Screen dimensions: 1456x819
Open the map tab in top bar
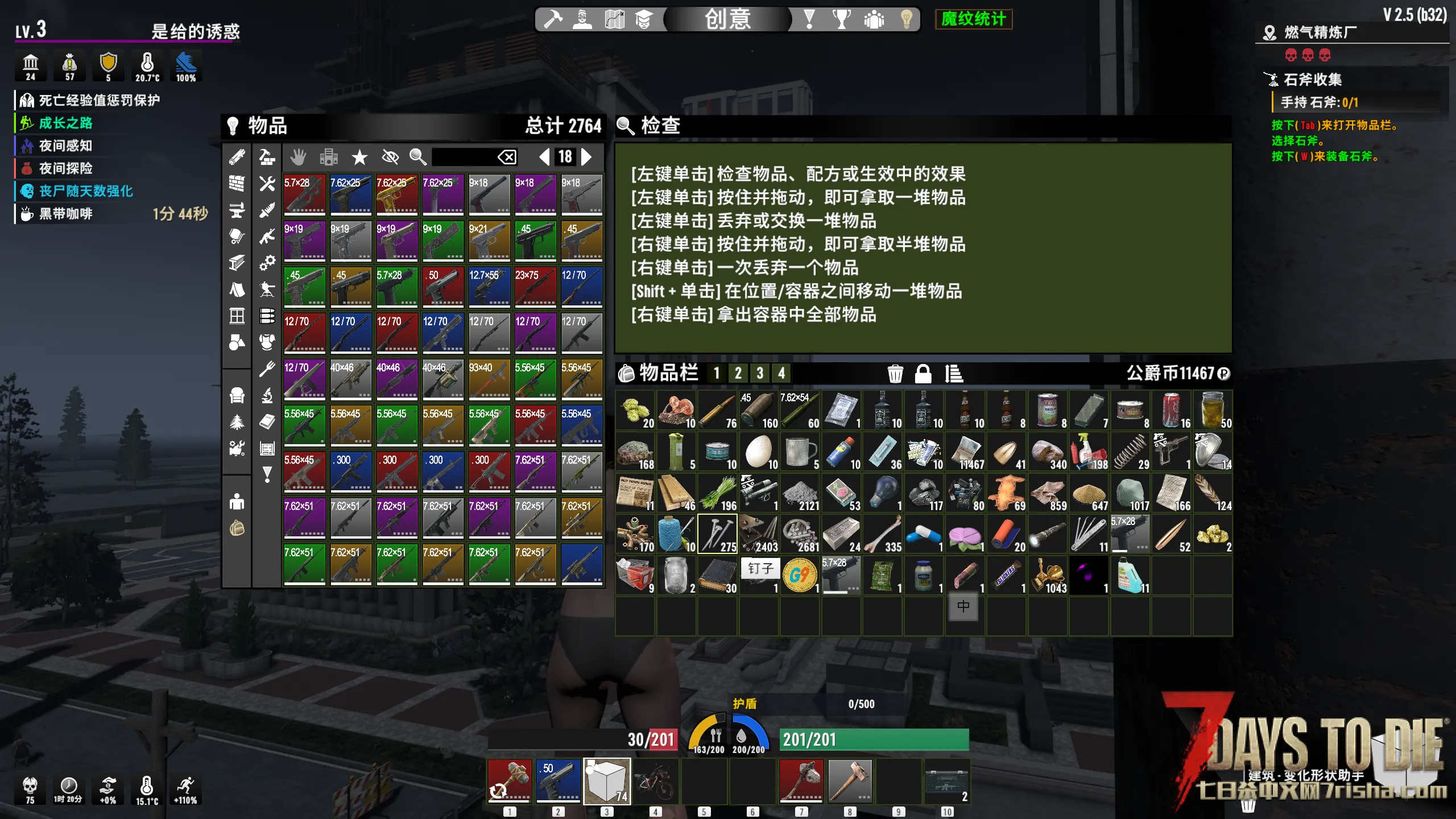614,19
